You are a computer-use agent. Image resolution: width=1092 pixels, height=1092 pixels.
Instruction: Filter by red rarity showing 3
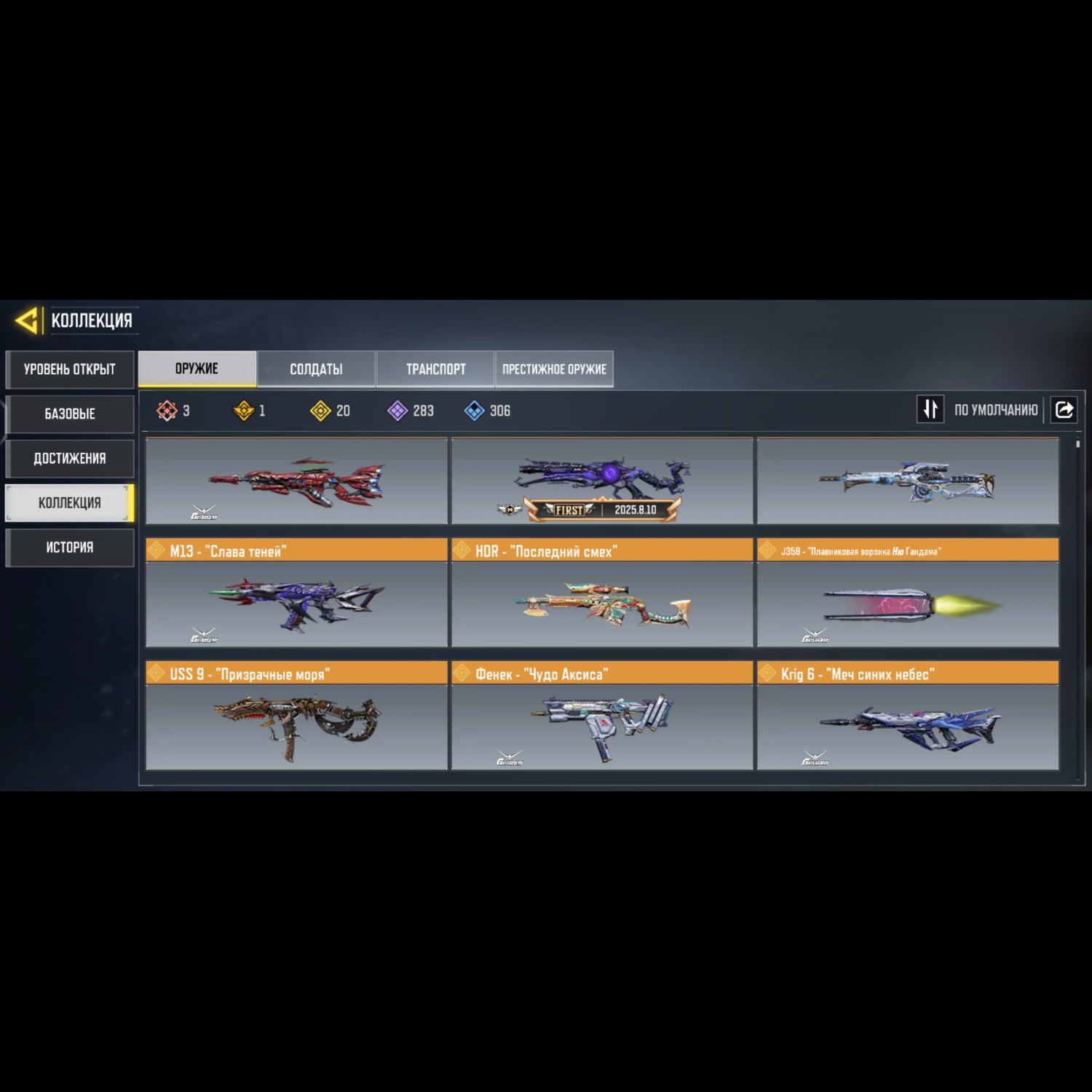173,411
